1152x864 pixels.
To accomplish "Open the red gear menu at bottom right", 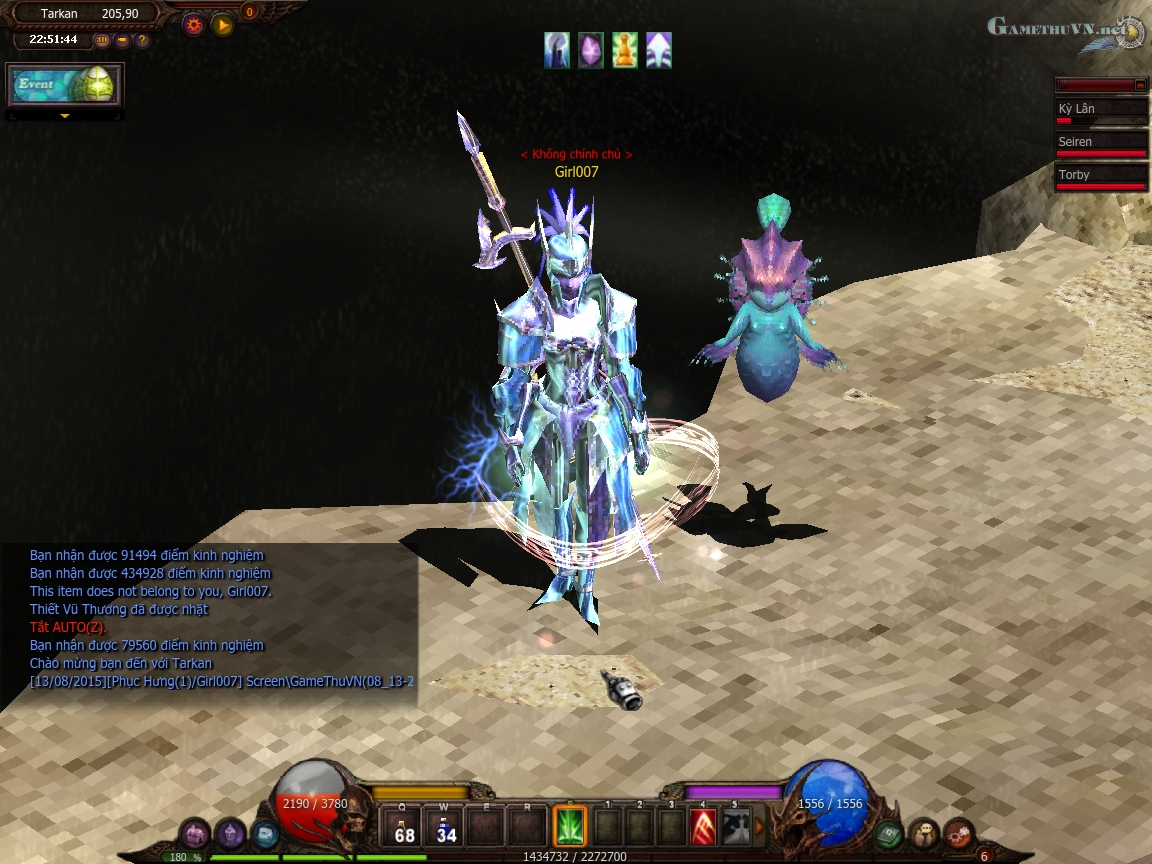I will click(959, 832).
